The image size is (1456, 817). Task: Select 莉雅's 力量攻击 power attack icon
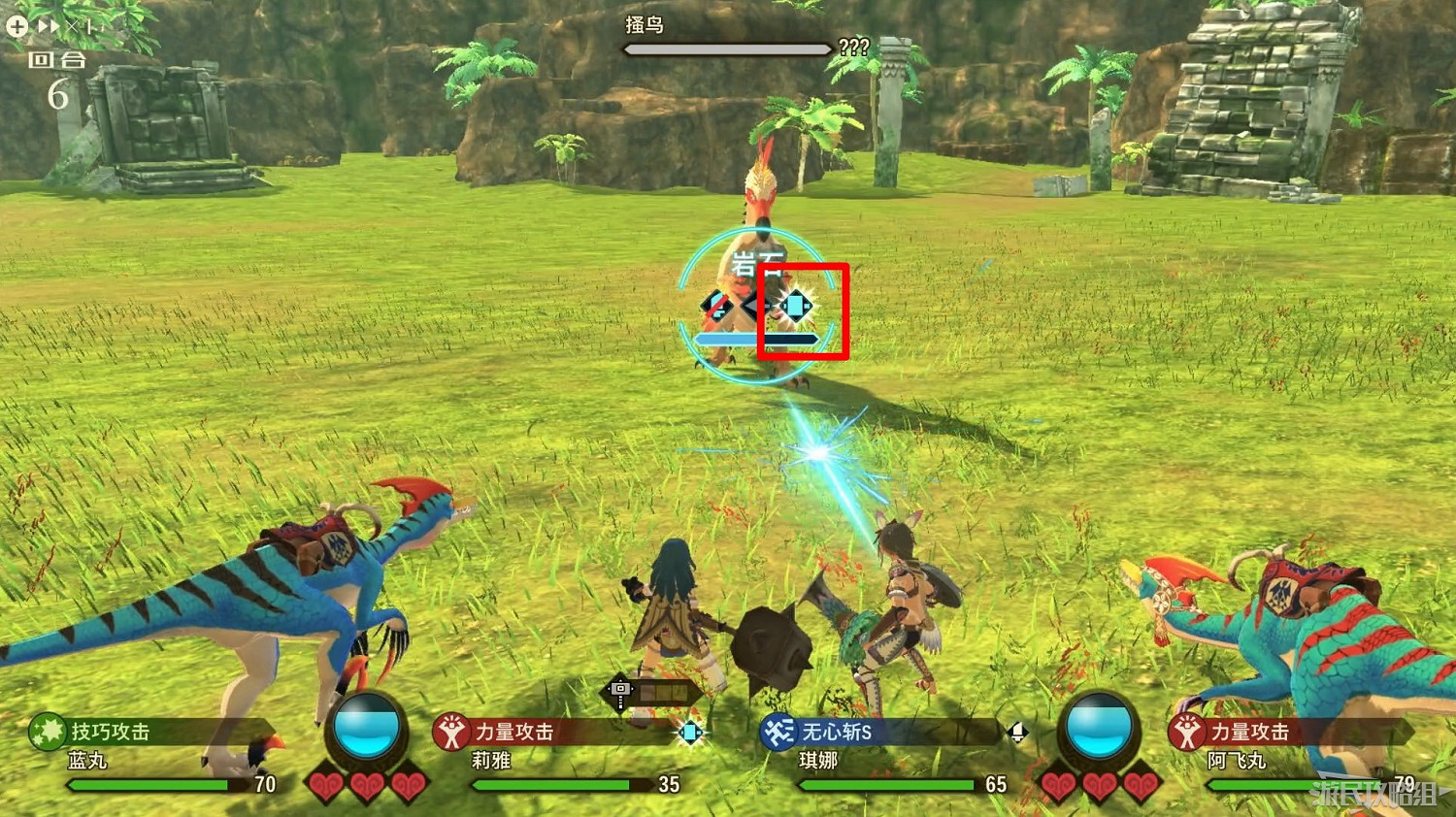tap(453, 734)
